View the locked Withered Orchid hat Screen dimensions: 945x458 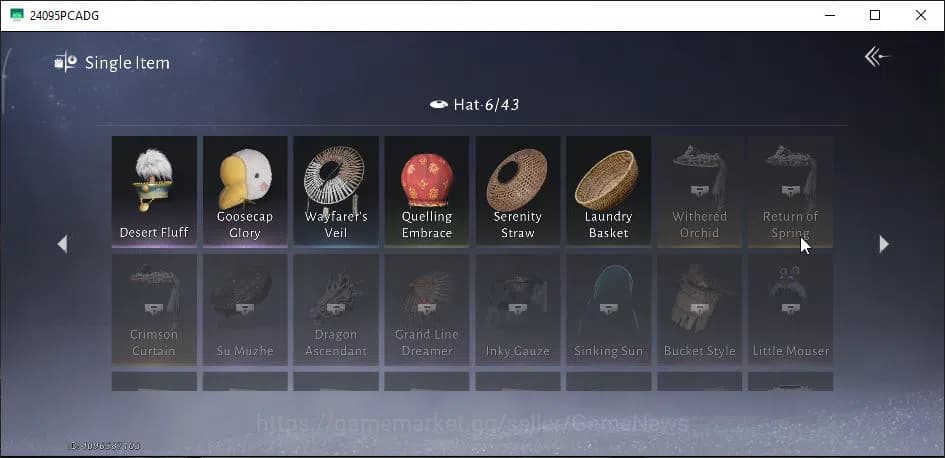click(699, 191)
